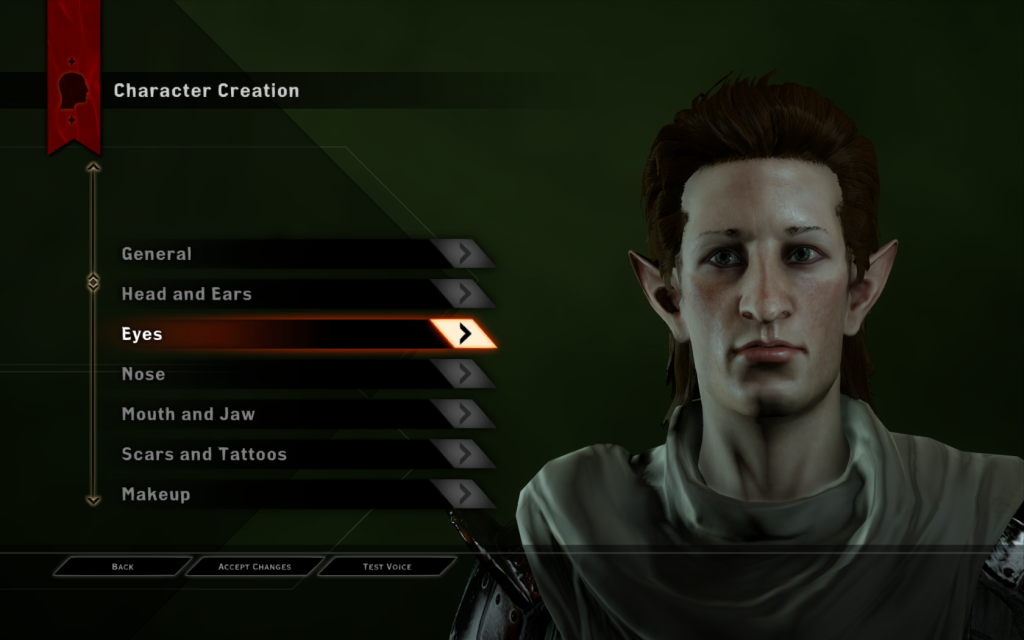
Task: Click the scroll-down arrow below the list
Action: pyautogui.click(x=93, y=499)
